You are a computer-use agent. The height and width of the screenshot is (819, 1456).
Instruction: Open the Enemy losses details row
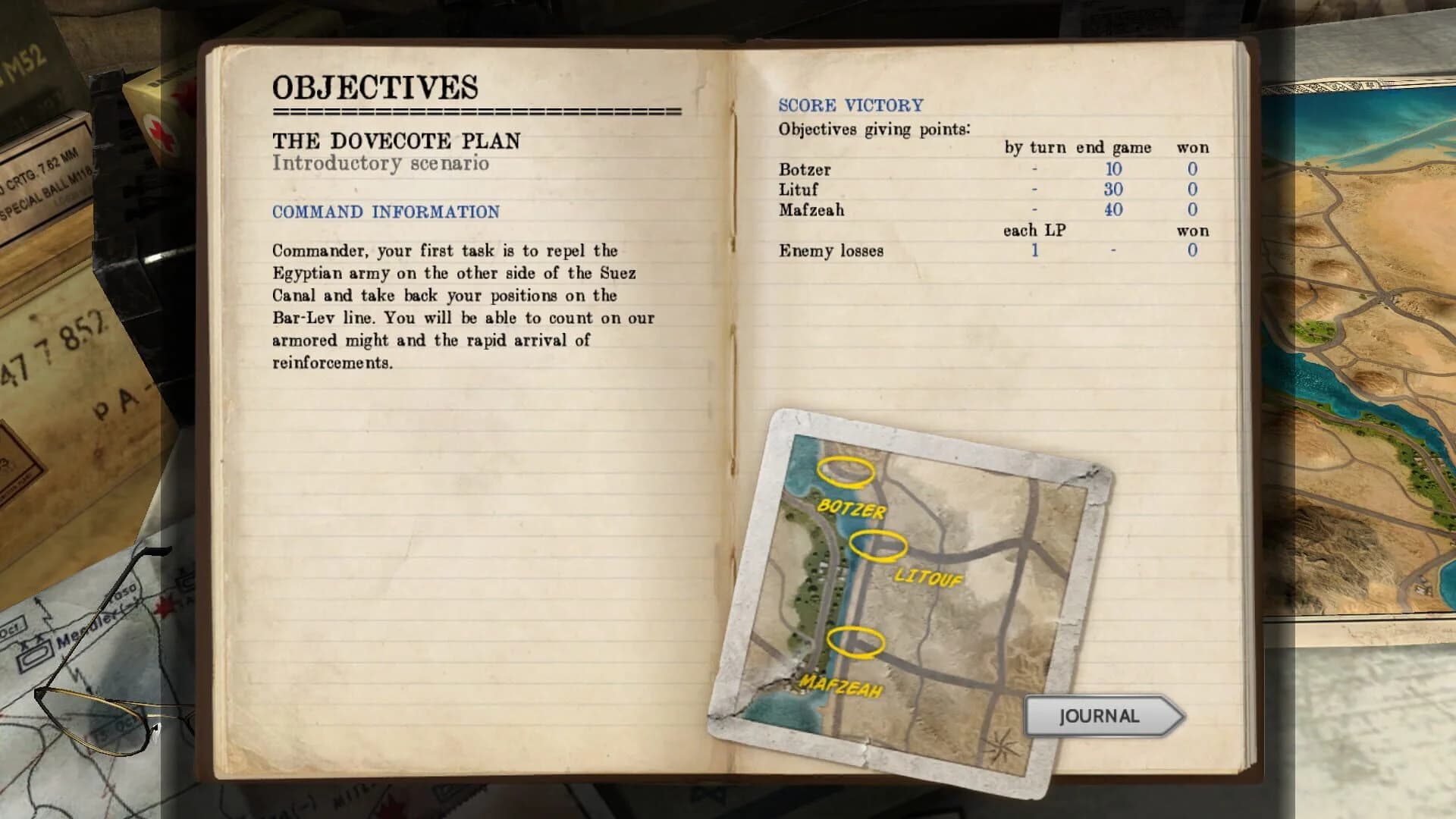pyautogui.click(x=830, y=251)
